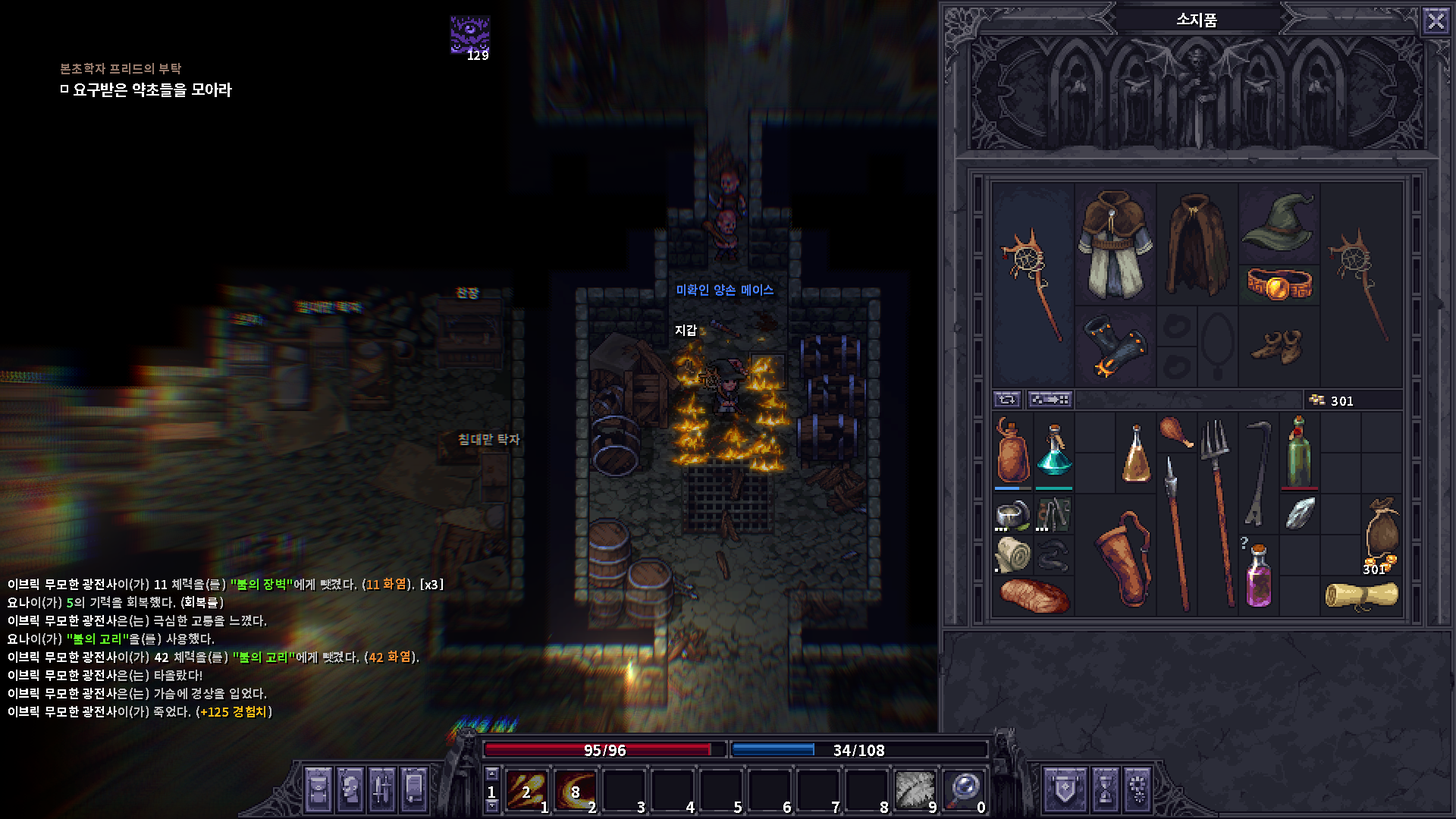Viewport: 1456px width, 819px height.
Task: Activate the magnifying glass examine action
Action: [x=963, y=790]
